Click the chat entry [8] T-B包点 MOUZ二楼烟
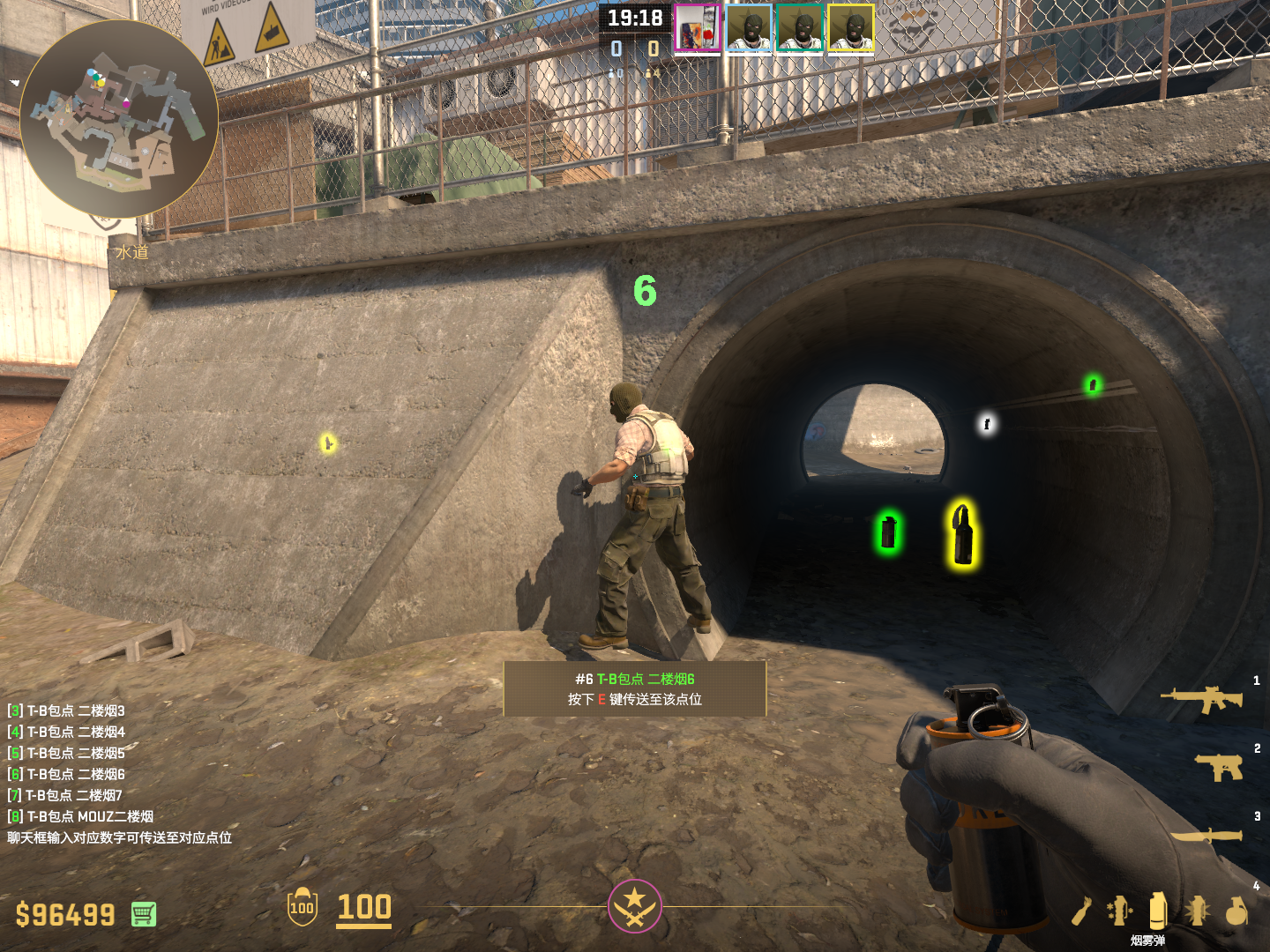Screen dimensions: 1270x952 80,816
